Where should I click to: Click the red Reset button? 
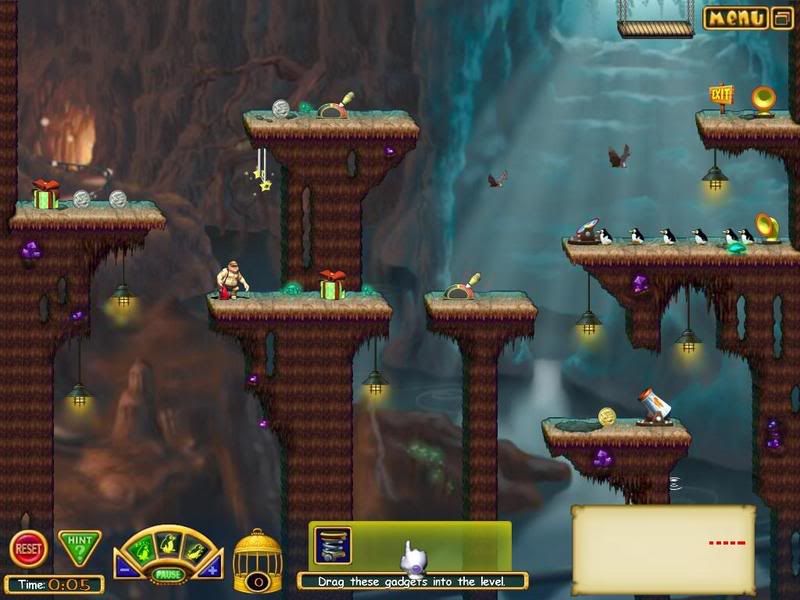tap(28, 549)
